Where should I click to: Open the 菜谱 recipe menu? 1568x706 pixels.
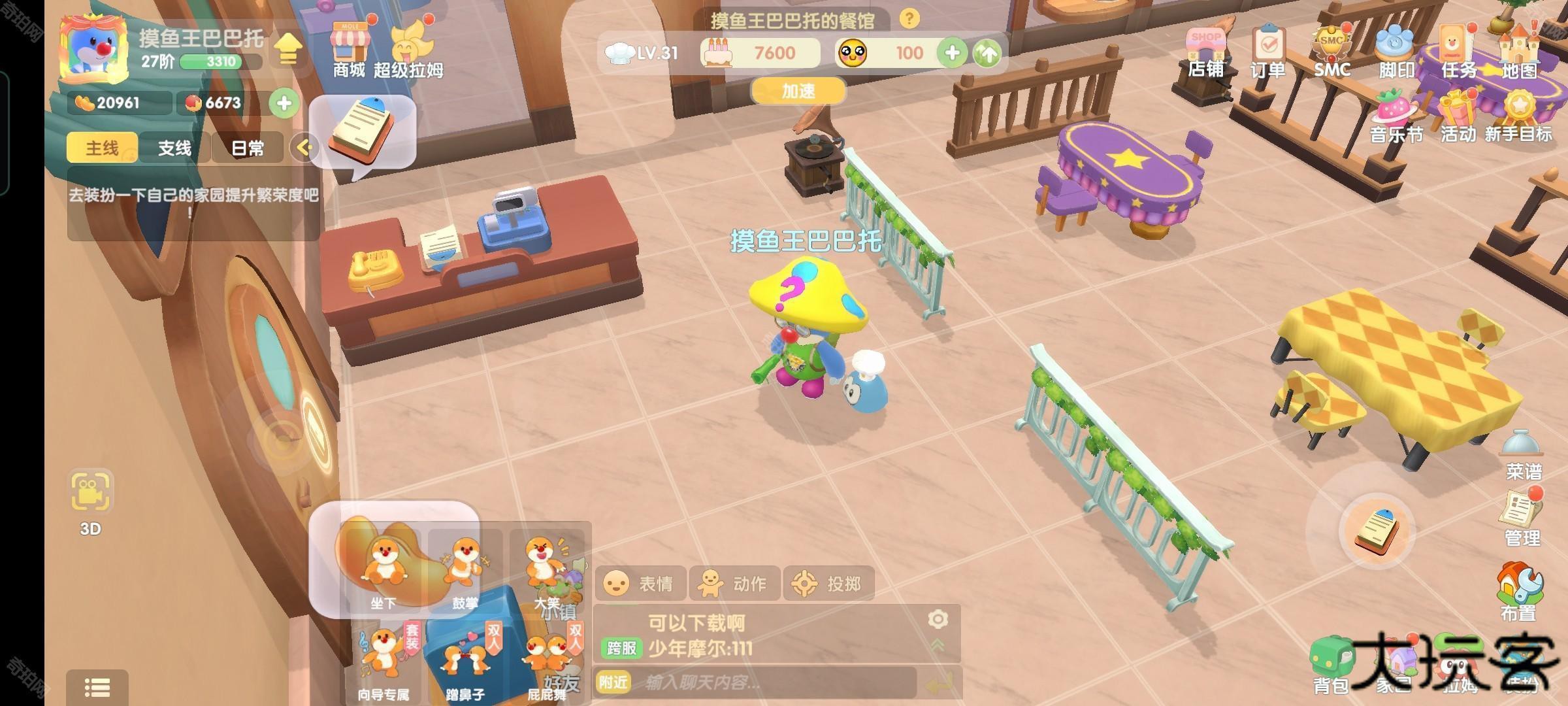(x=1523, y=454)
